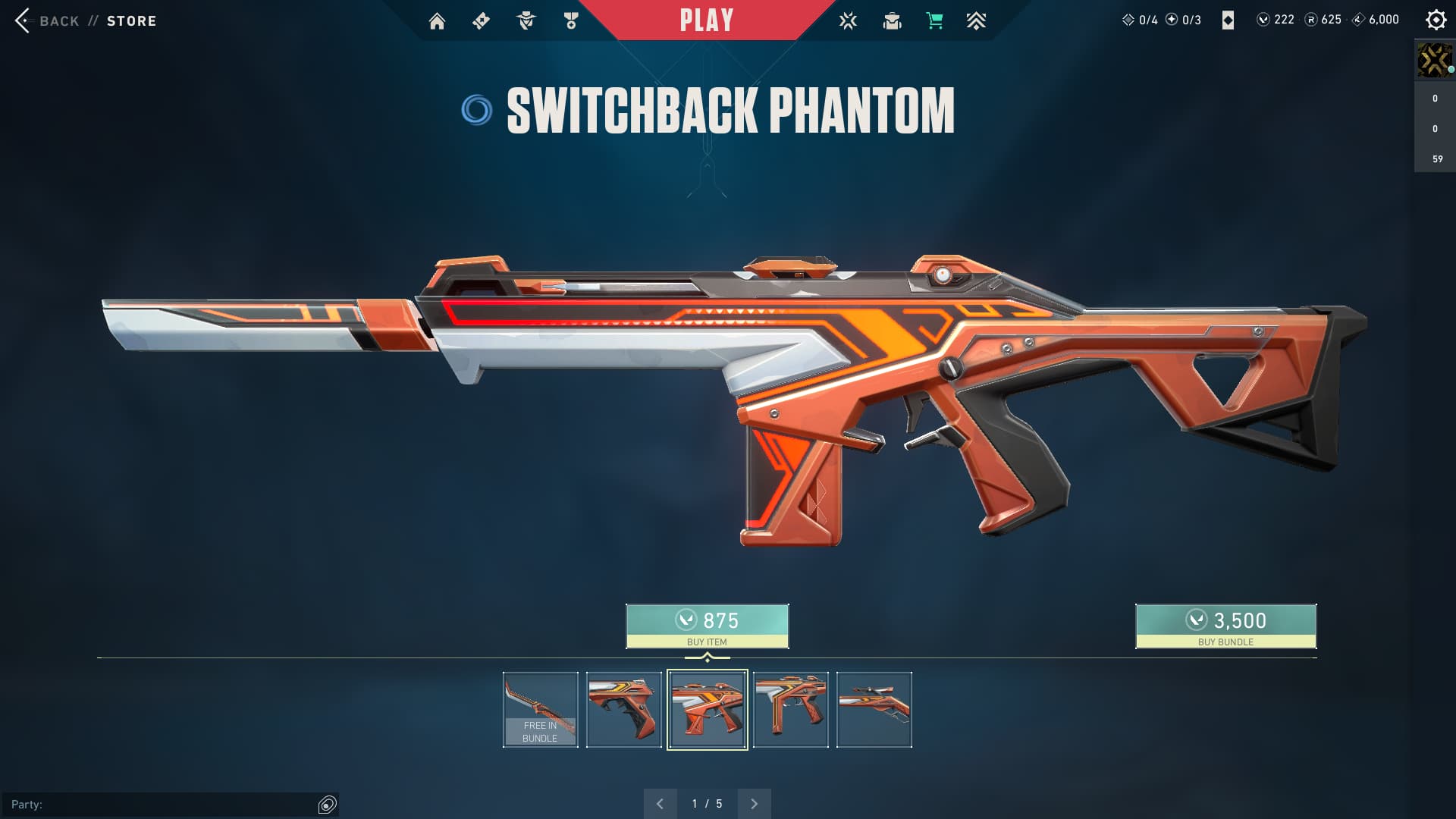
Task: Open the home tab icon
Action: pos(437,21)
